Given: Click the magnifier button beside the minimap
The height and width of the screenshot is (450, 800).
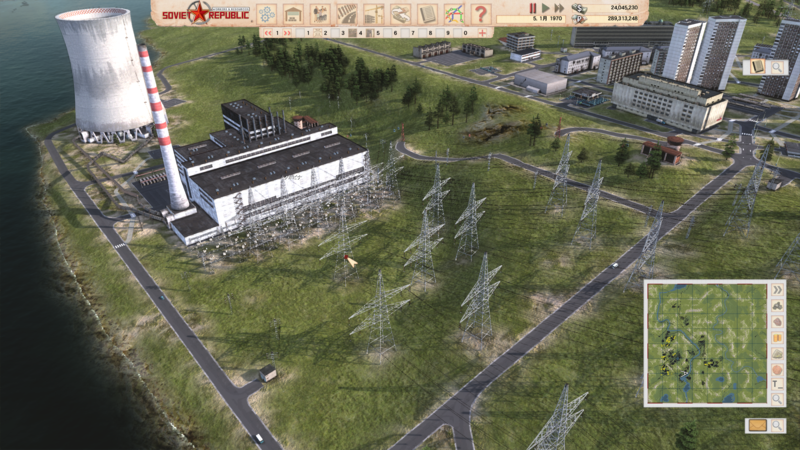Looking at the screenshot, I should click(x=777, y=399).
